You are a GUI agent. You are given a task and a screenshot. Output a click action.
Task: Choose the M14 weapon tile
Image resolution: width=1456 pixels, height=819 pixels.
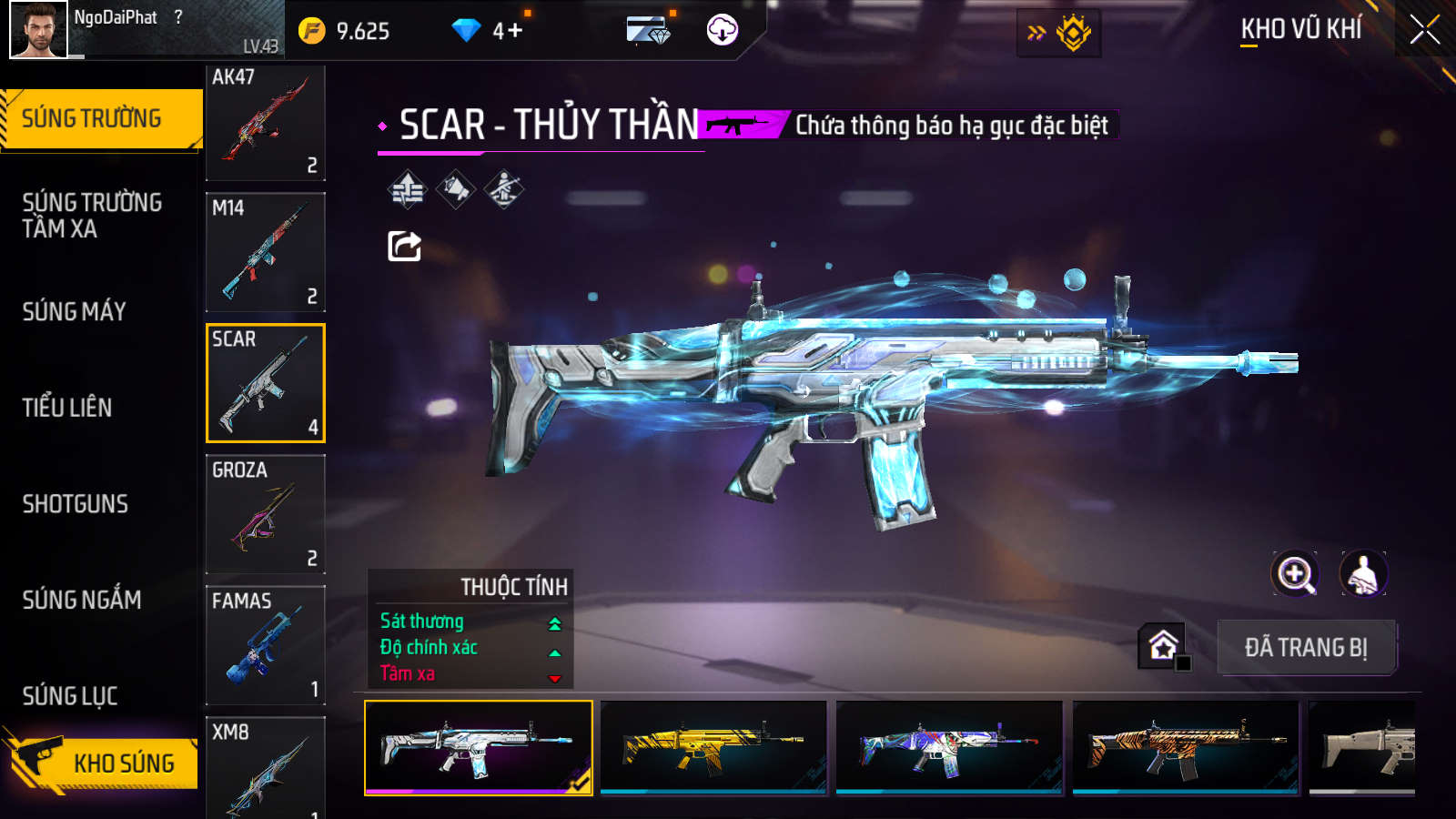click(x=266, y=253)
